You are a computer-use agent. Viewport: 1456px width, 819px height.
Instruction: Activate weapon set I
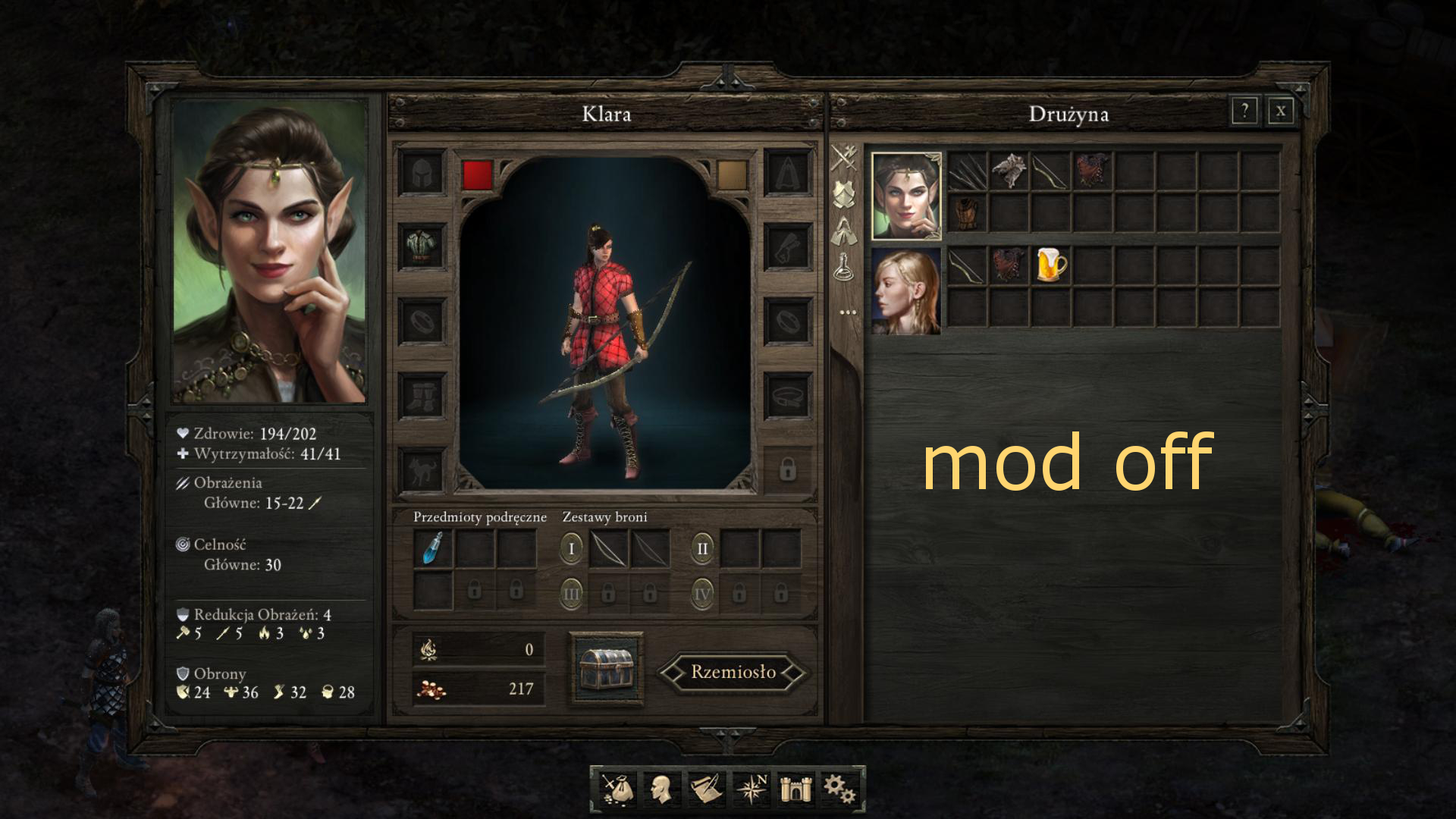571,548
